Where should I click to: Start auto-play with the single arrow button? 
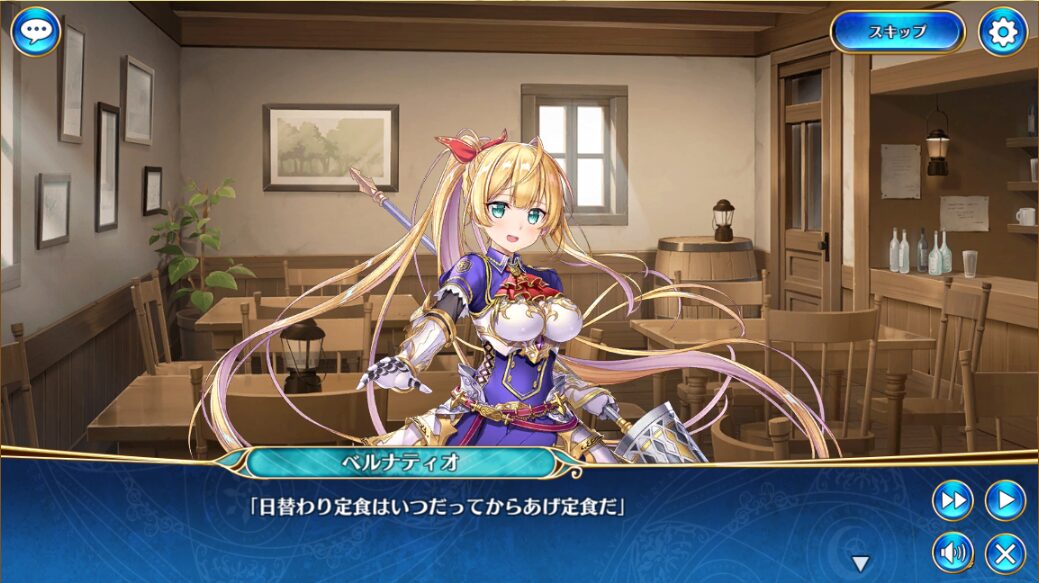coord(1005,500)
